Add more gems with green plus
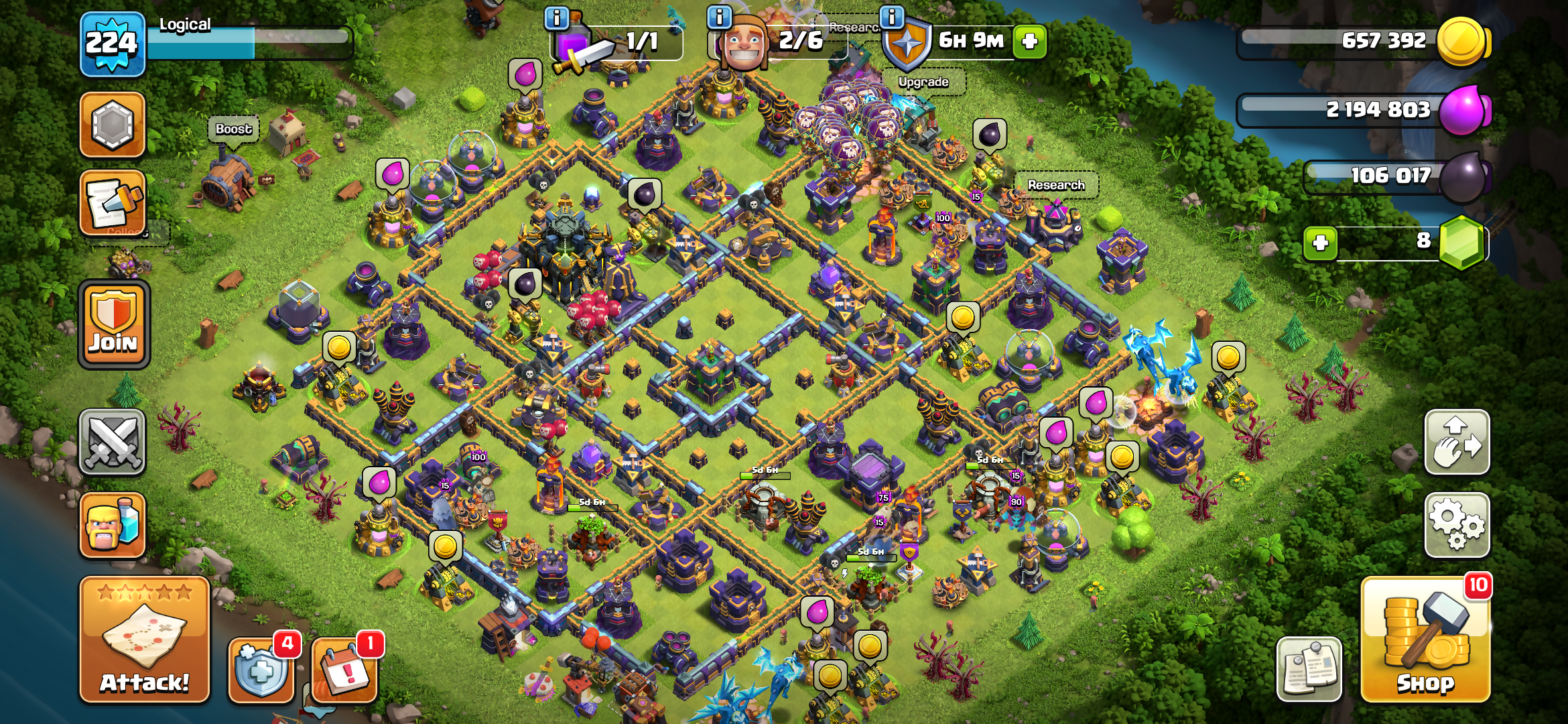 click(x=1320, y=243)
